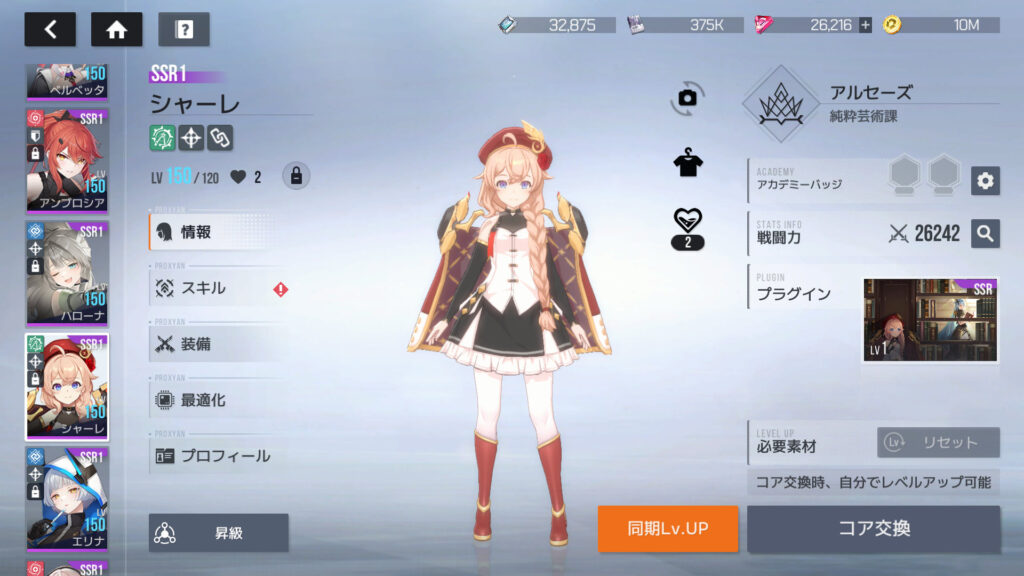Open the help guide book icon

[x=184, y=29]
